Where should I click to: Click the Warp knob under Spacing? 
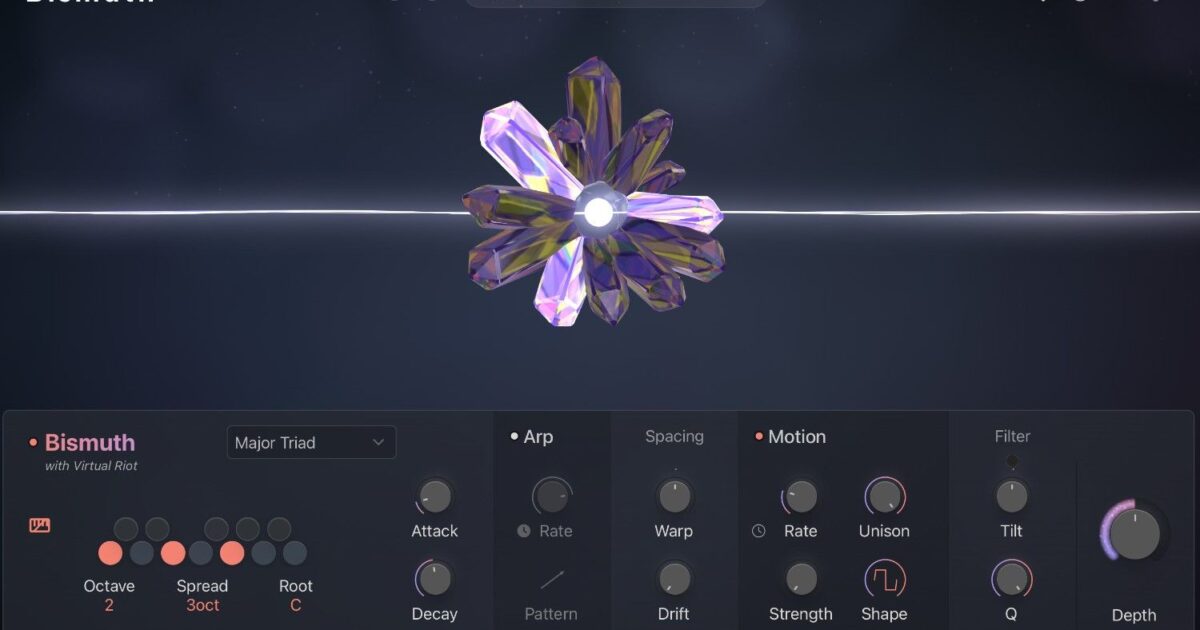point(674,495)
